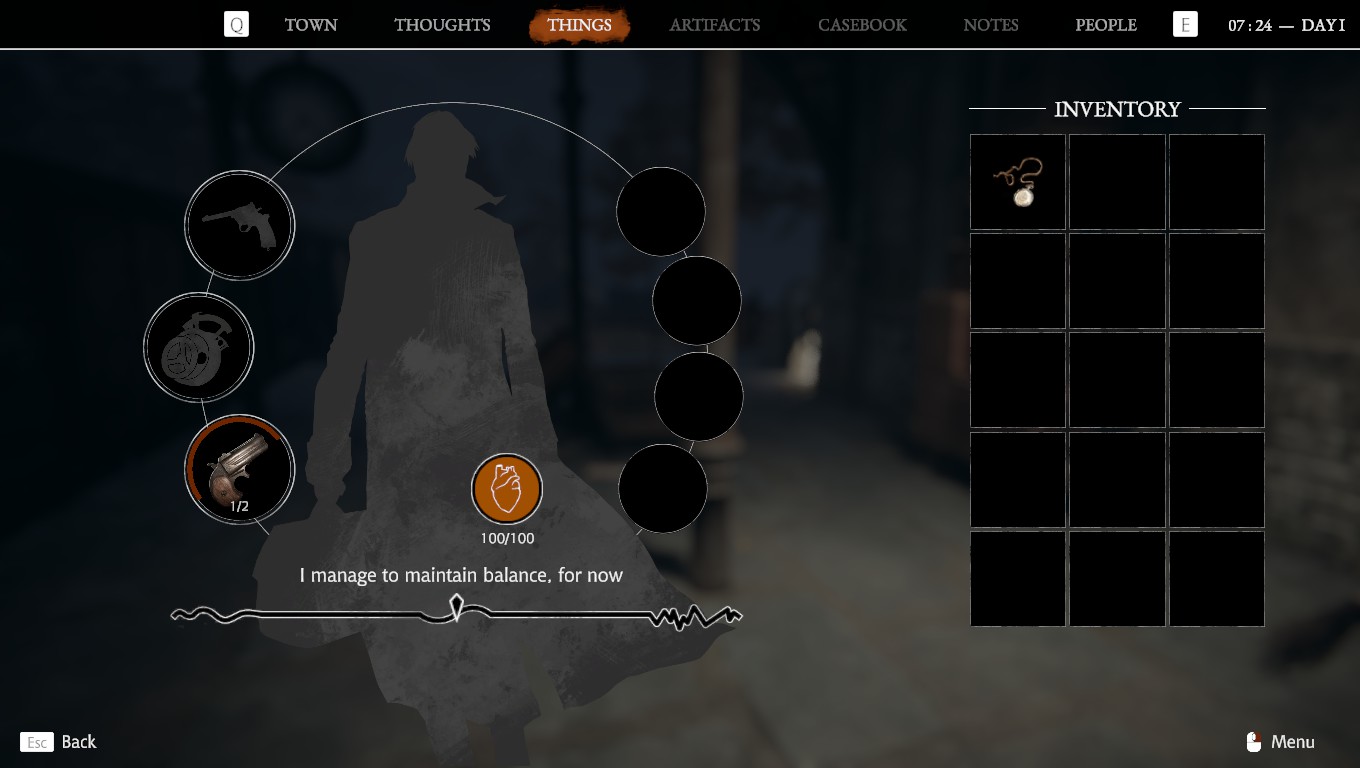This screenshot has height=768, width=1360.
Task: Select the Things tab
Action: [579, 25]
